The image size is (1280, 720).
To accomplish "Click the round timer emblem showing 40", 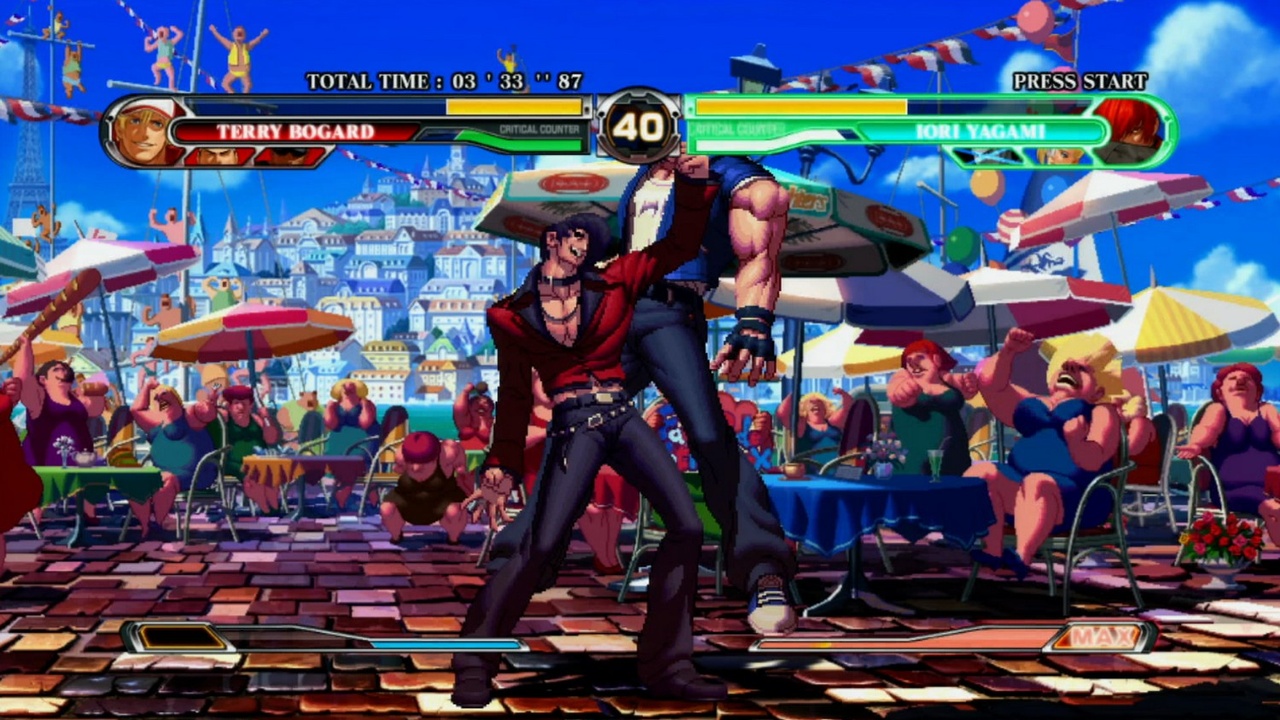I will point(640,128).
